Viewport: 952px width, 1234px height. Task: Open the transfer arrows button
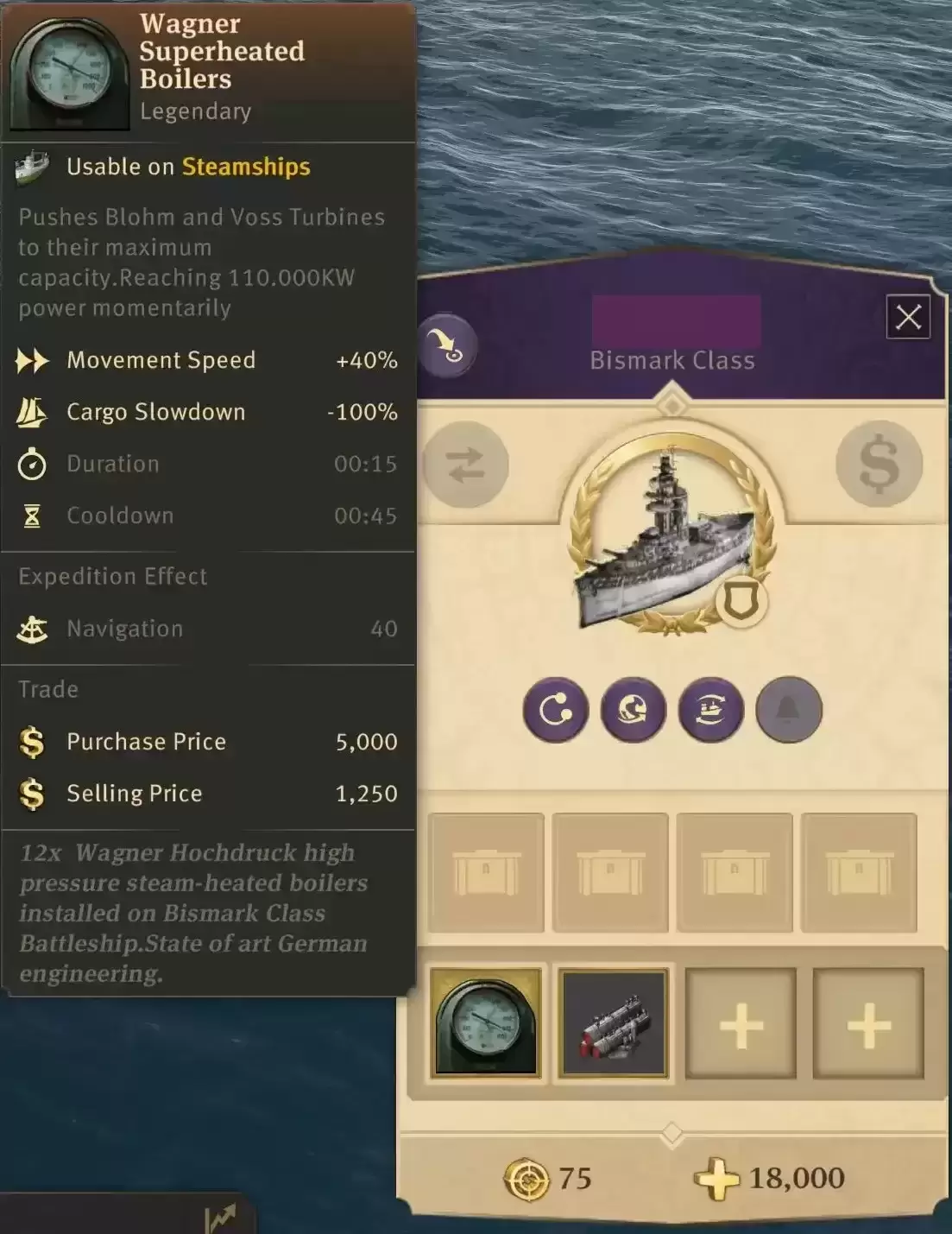click(466, 465)
